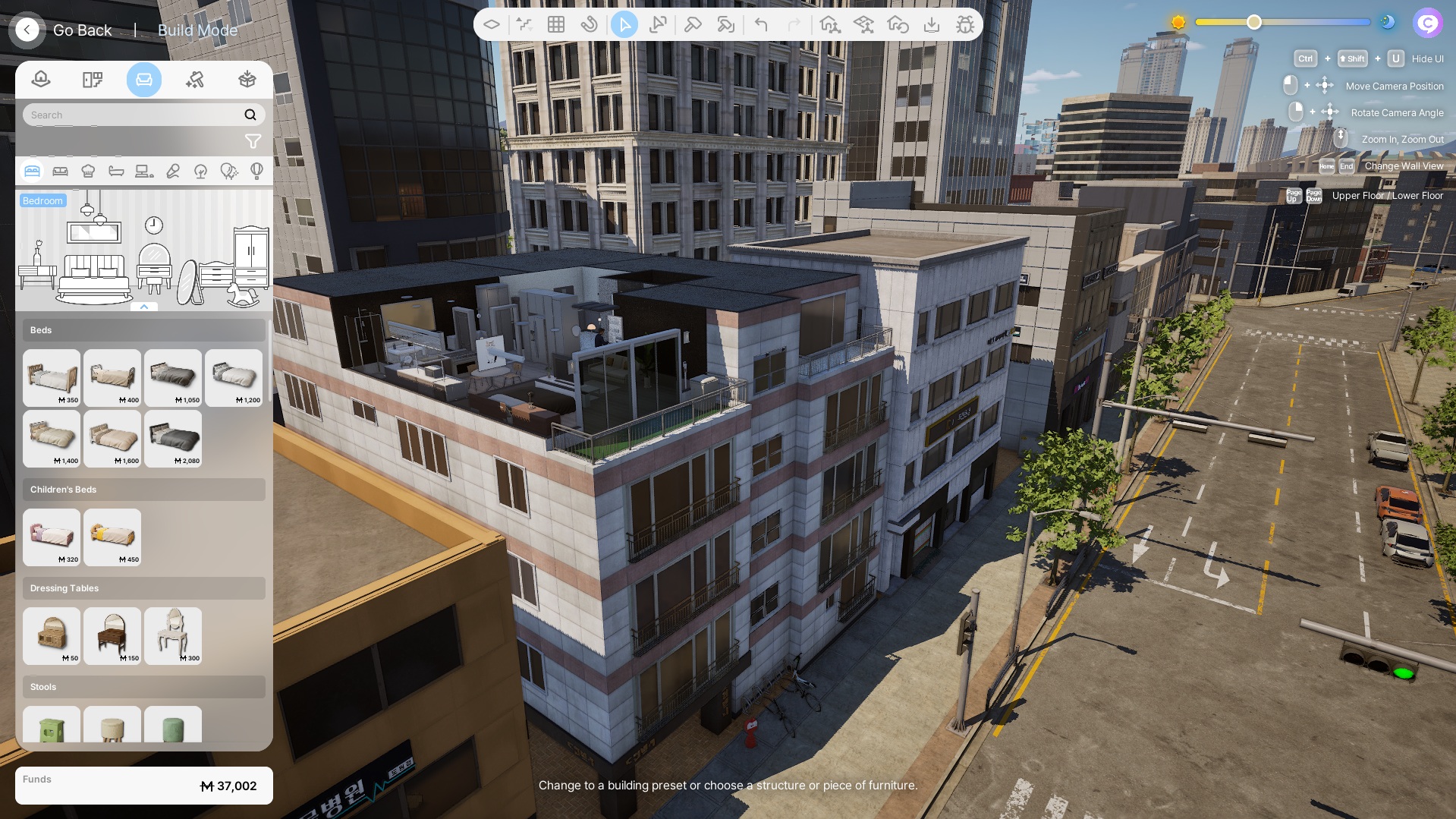1456x819 pixels.
Task: Pick the children's bed costing 450
Action: coord(112,537)
